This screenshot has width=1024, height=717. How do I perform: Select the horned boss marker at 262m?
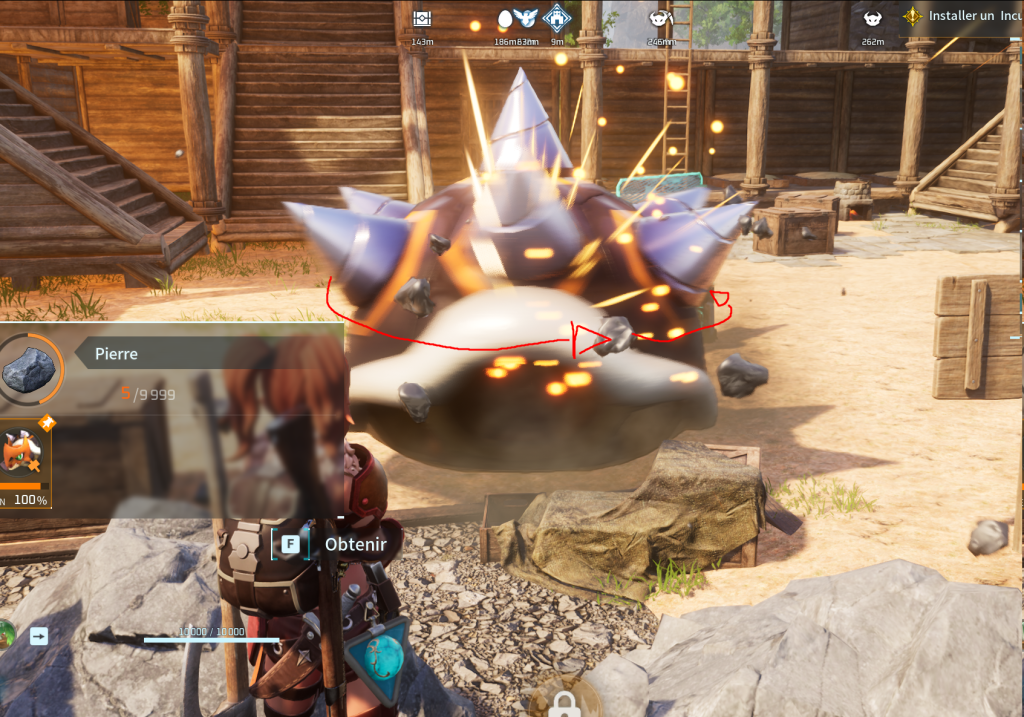pos(871,18)
